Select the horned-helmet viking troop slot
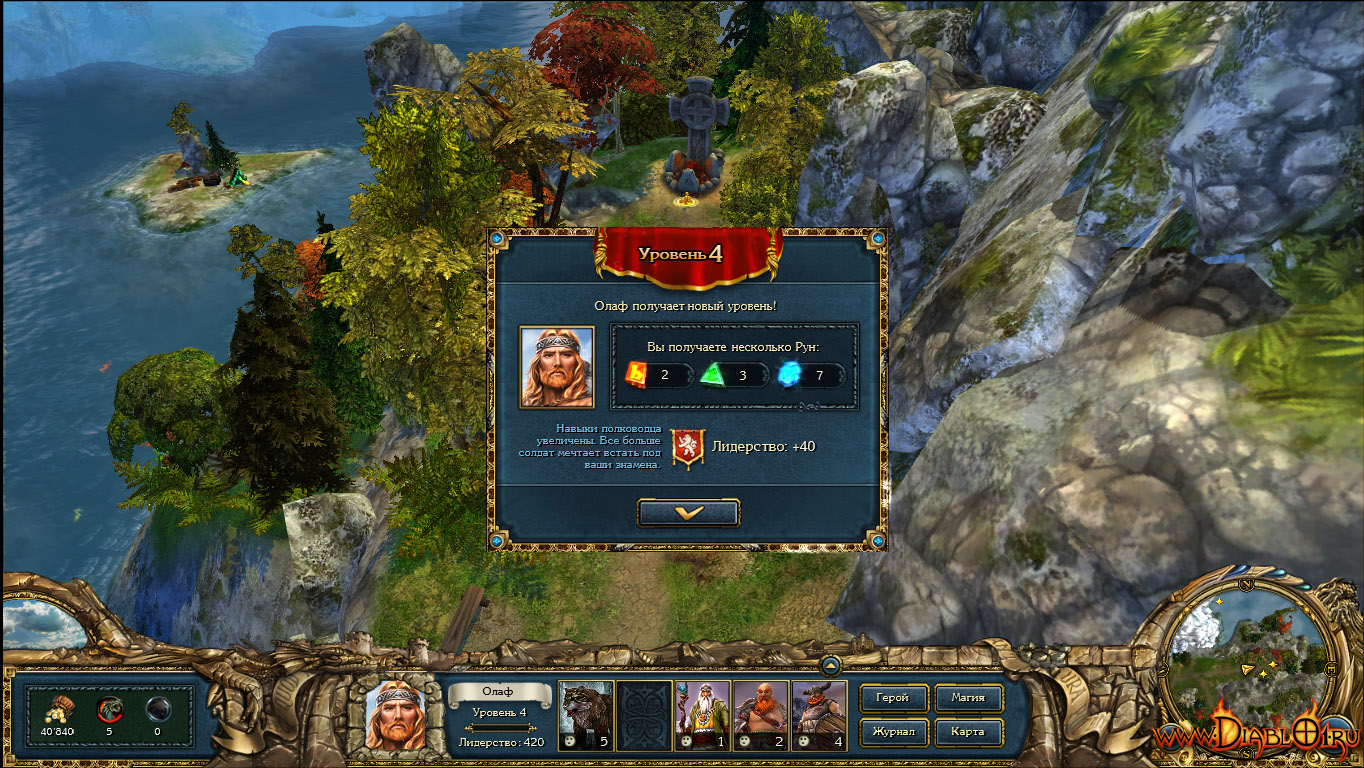Screen dimensions: 1364x768 point(819,715)
